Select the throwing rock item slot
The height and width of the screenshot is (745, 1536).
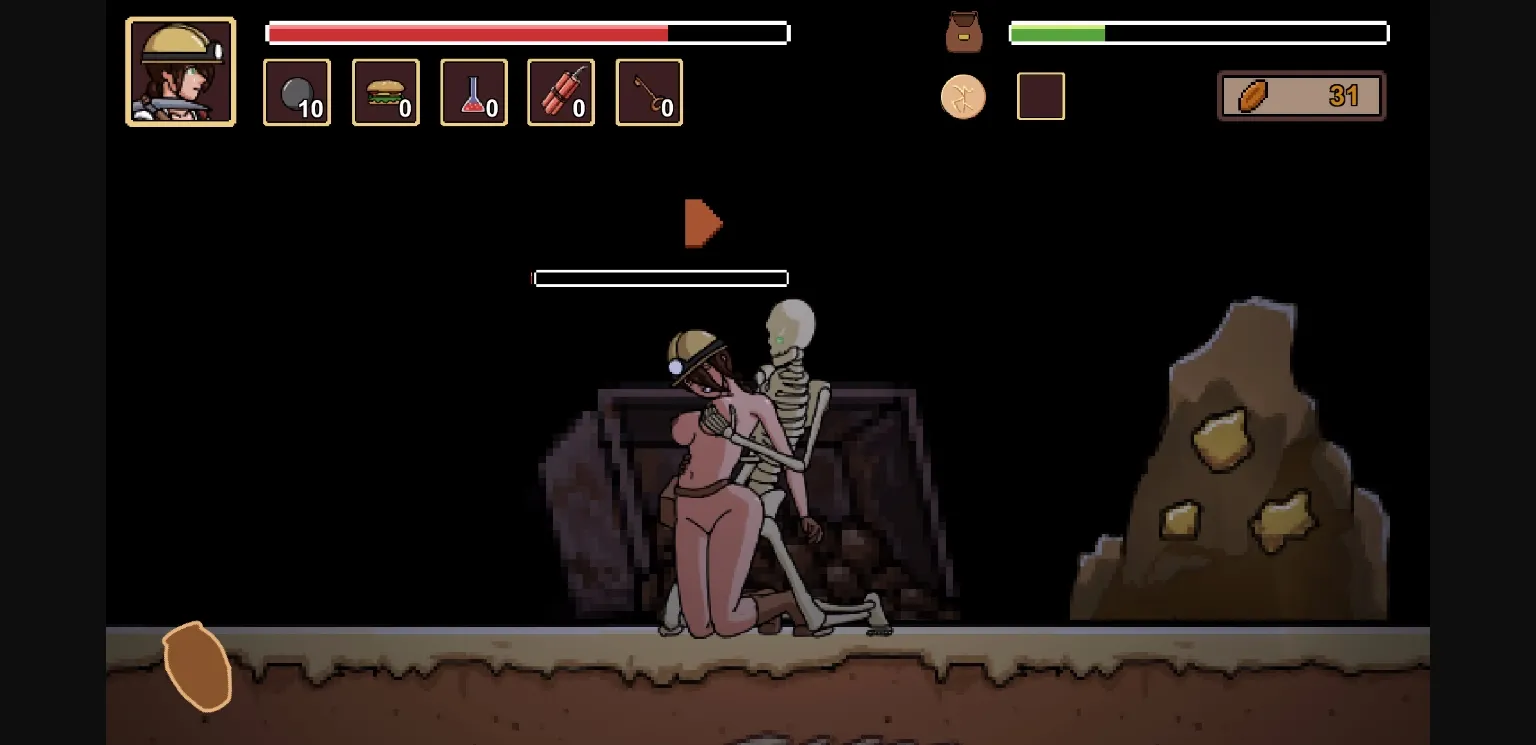click(x=296, y=92)
